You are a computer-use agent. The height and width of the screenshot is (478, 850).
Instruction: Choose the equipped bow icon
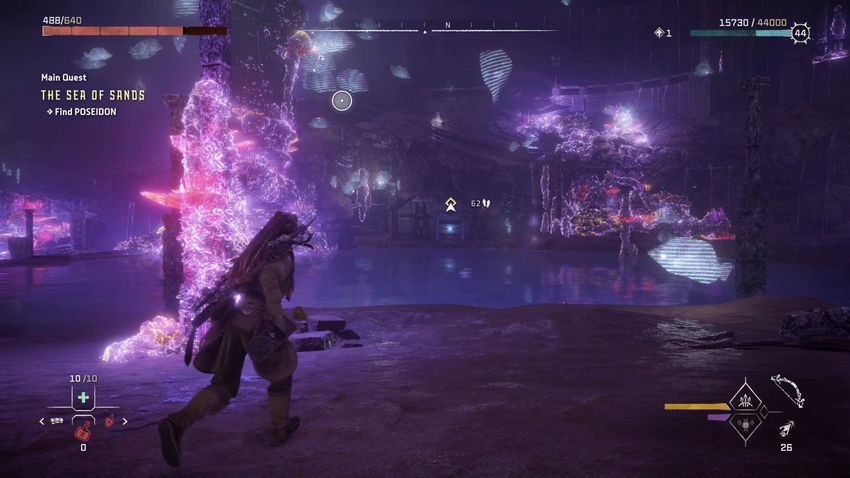[788, 390]
